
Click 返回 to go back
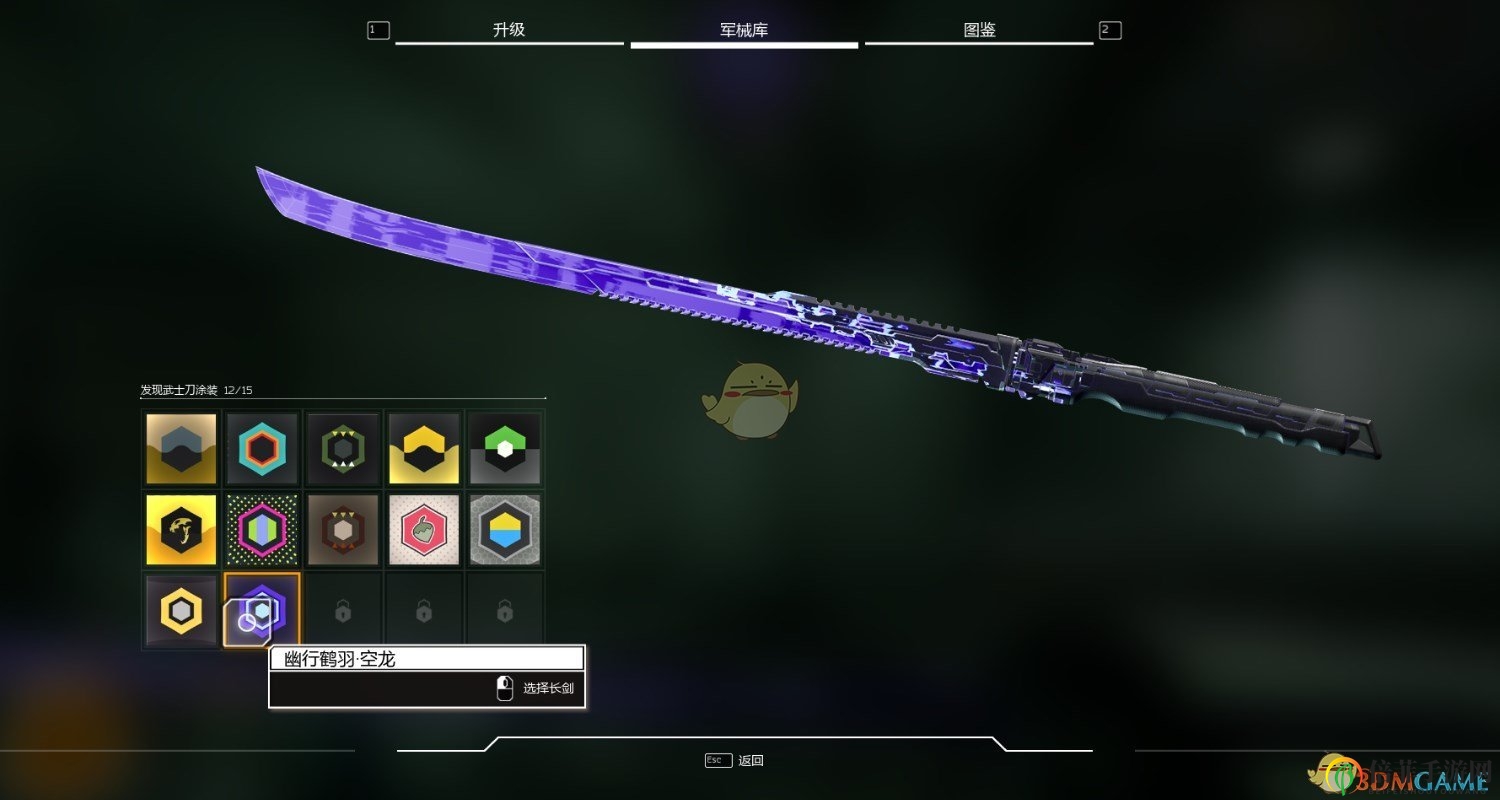(750, 760)
